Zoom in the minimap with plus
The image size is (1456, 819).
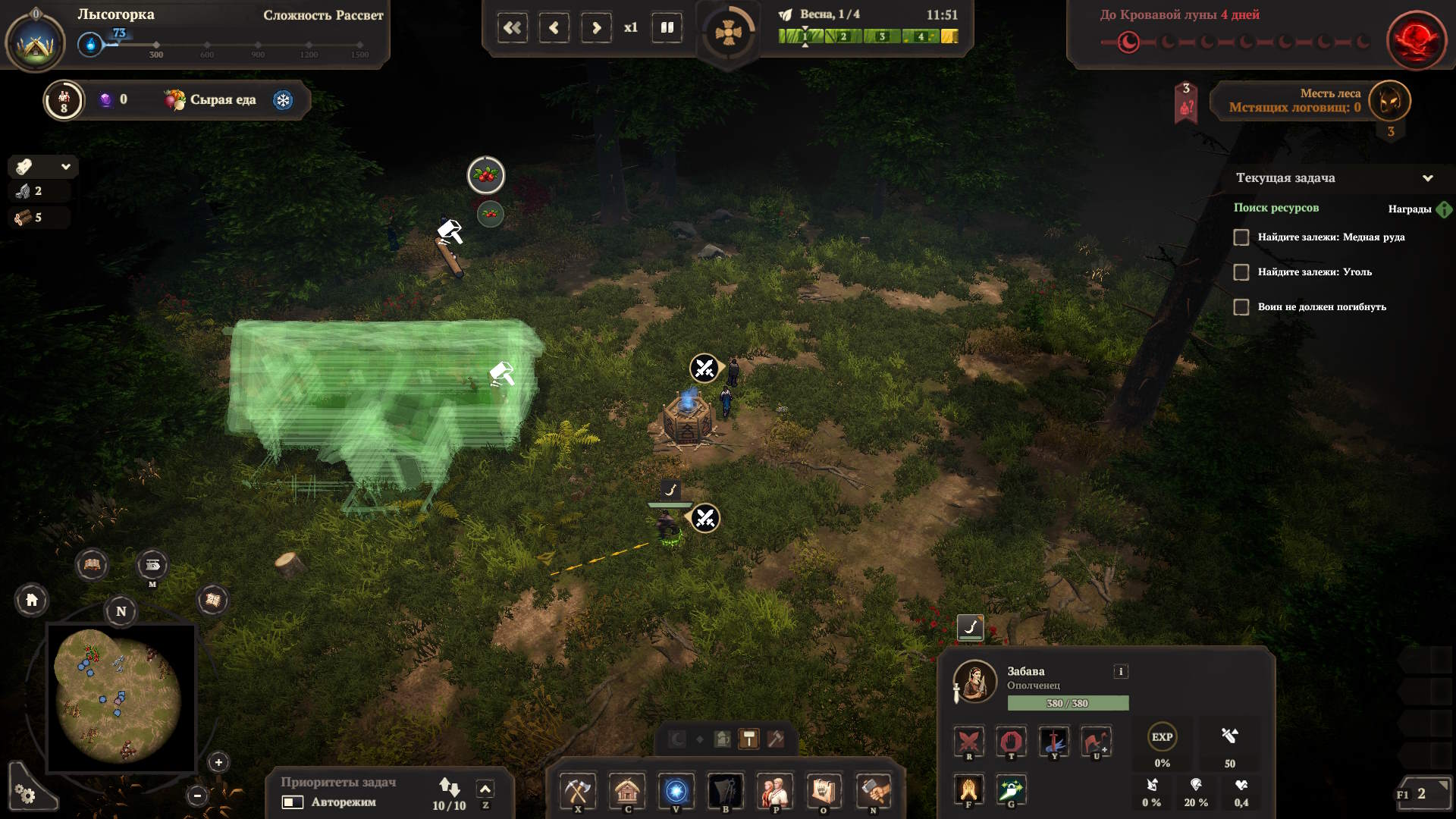coord(218,762)
